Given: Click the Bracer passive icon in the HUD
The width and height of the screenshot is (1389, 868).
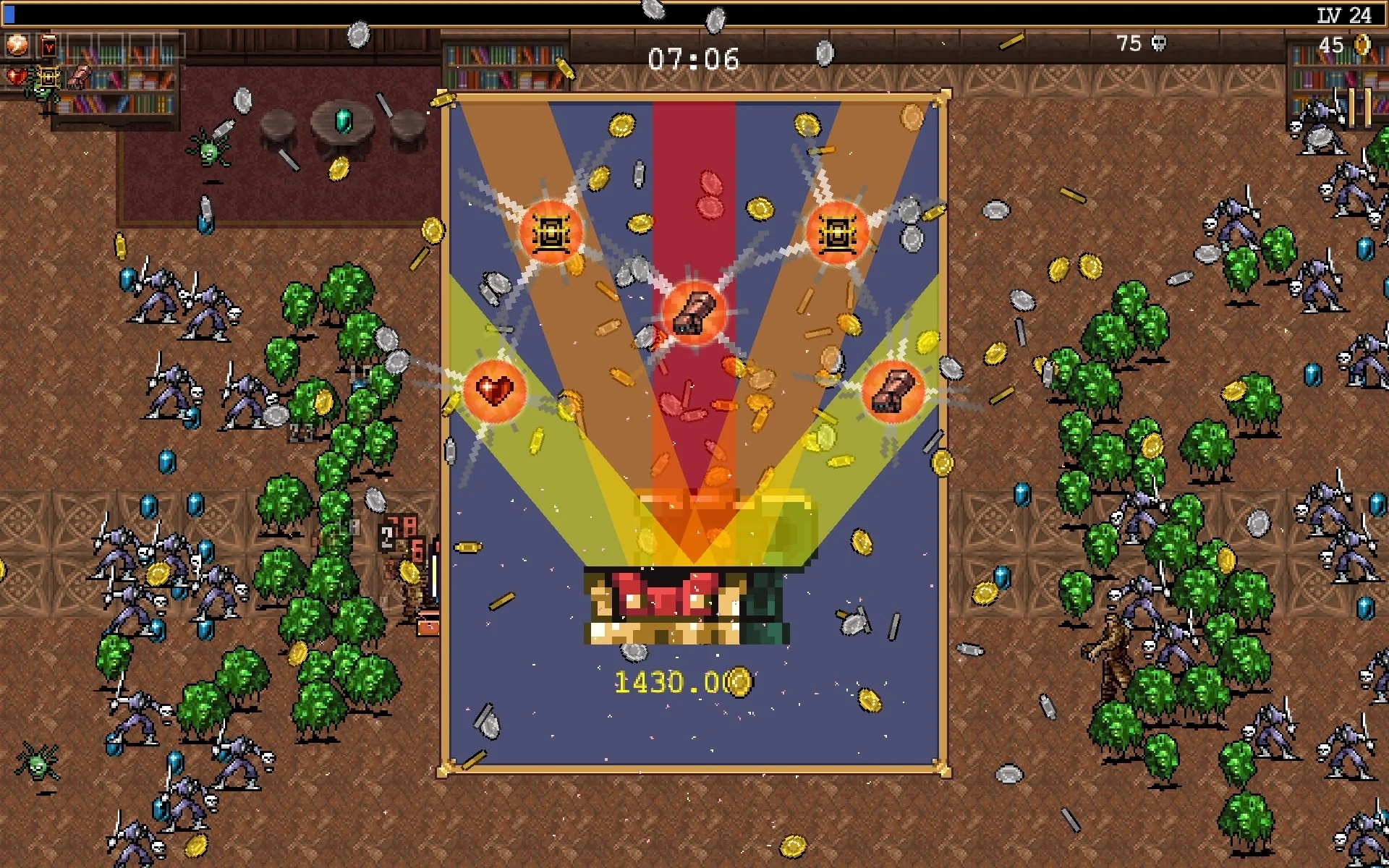Looking at the screenshot, I should [x=79, y=76].
